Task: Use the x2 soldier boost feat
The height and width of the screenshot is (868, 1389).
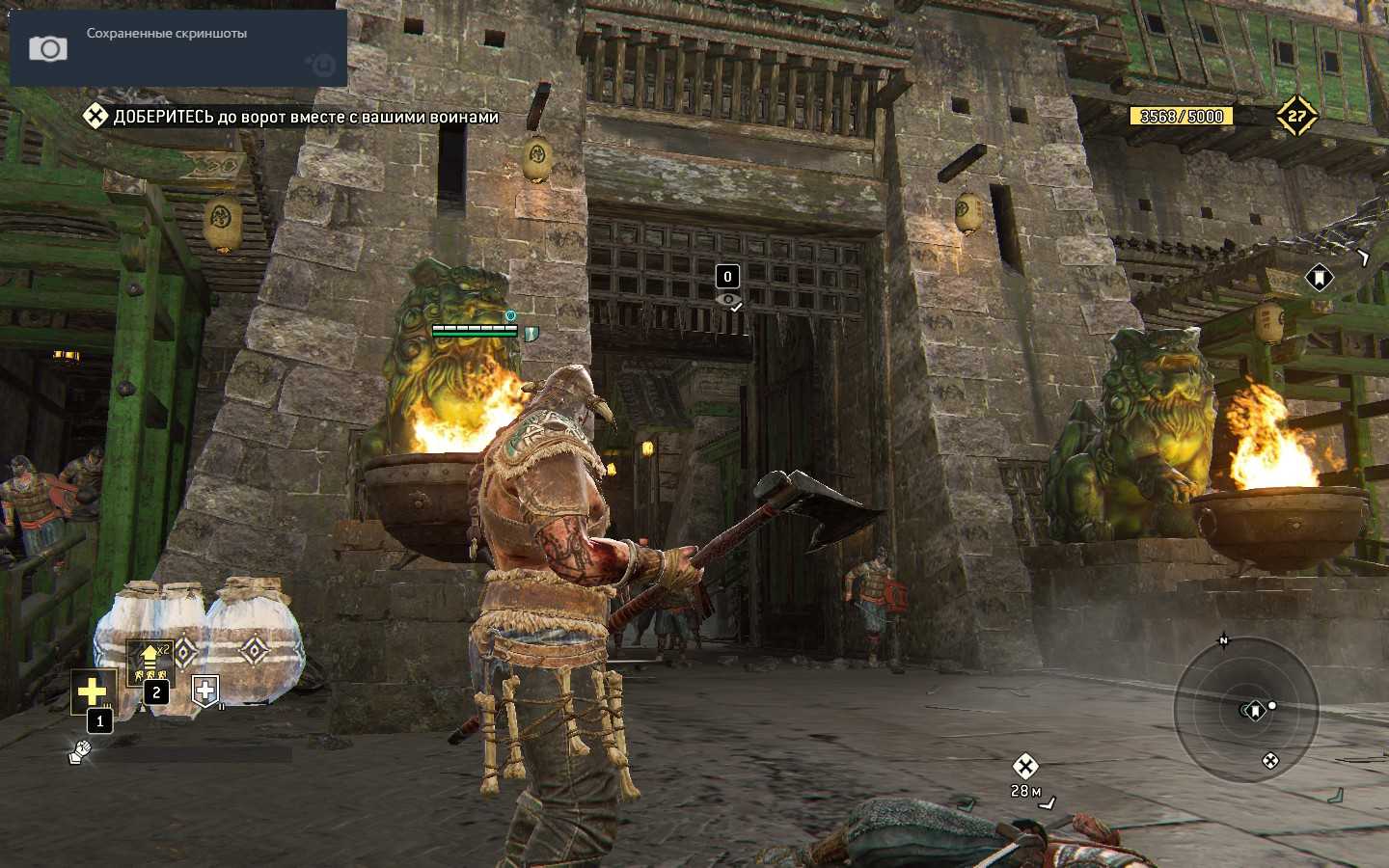Action: coord(149,662)
